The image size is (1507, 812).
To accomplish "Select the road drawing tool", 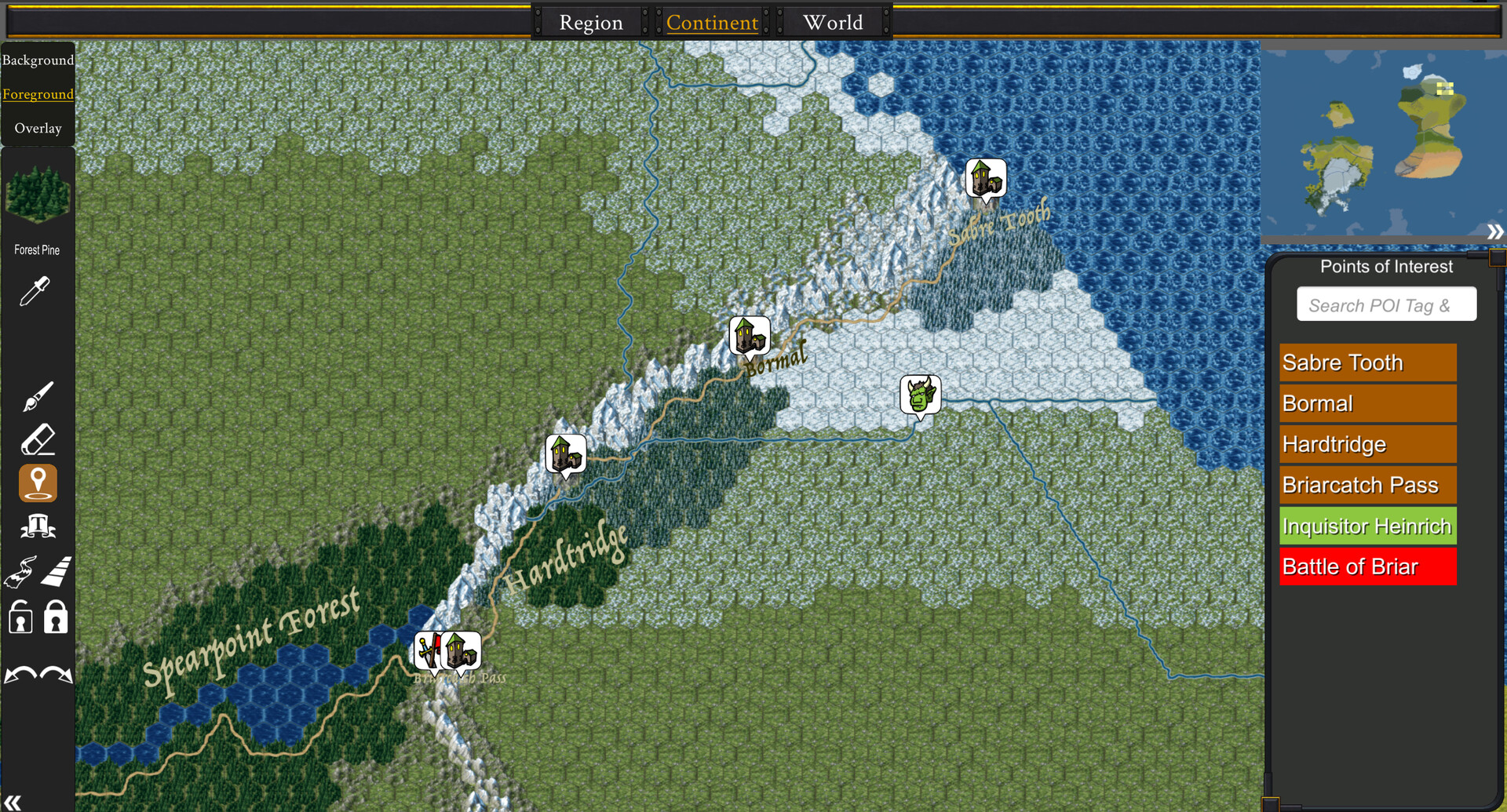I will pyautogui.click(x=55, y=572).
